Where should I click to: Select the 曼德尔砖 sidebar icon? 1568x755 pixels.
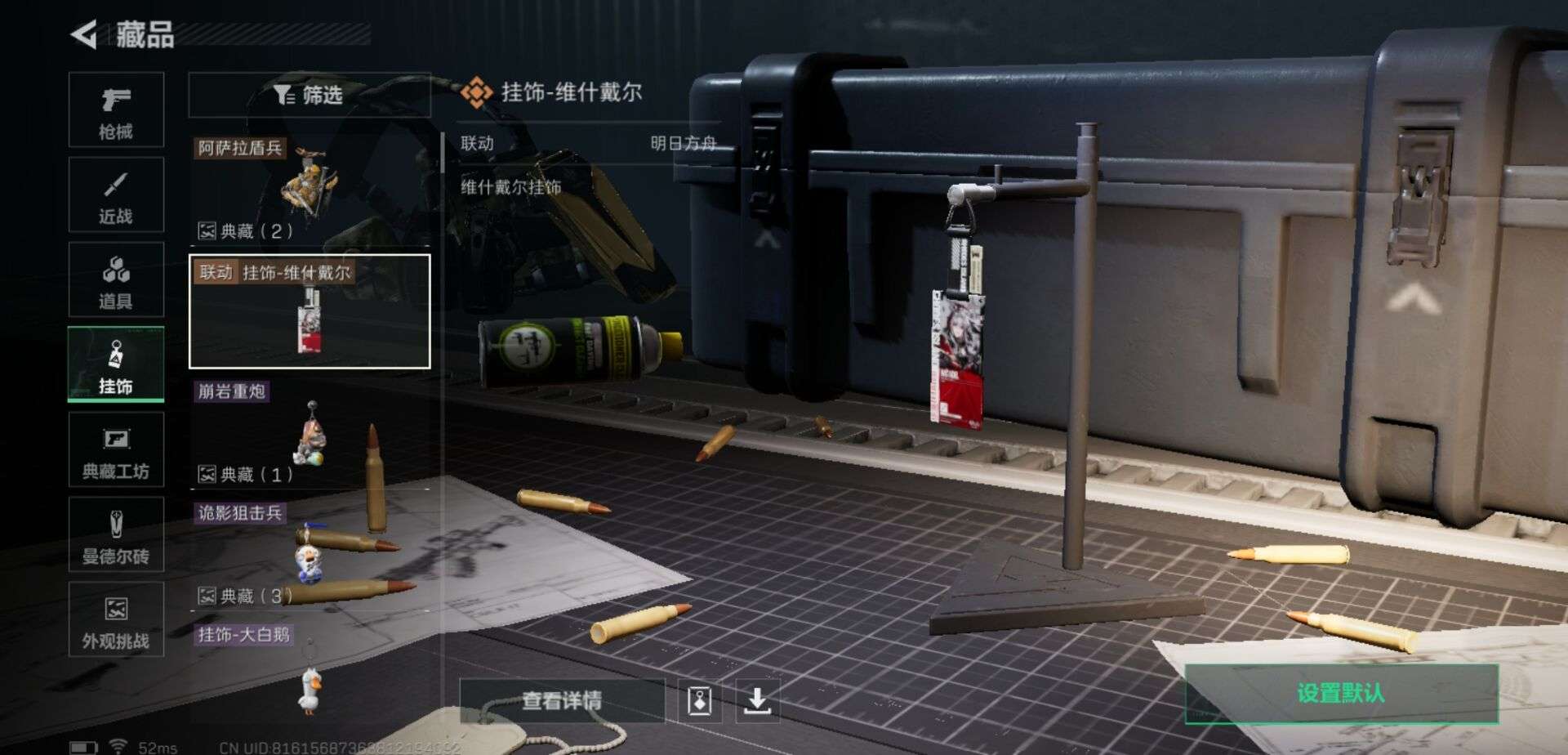click(117, 535)
